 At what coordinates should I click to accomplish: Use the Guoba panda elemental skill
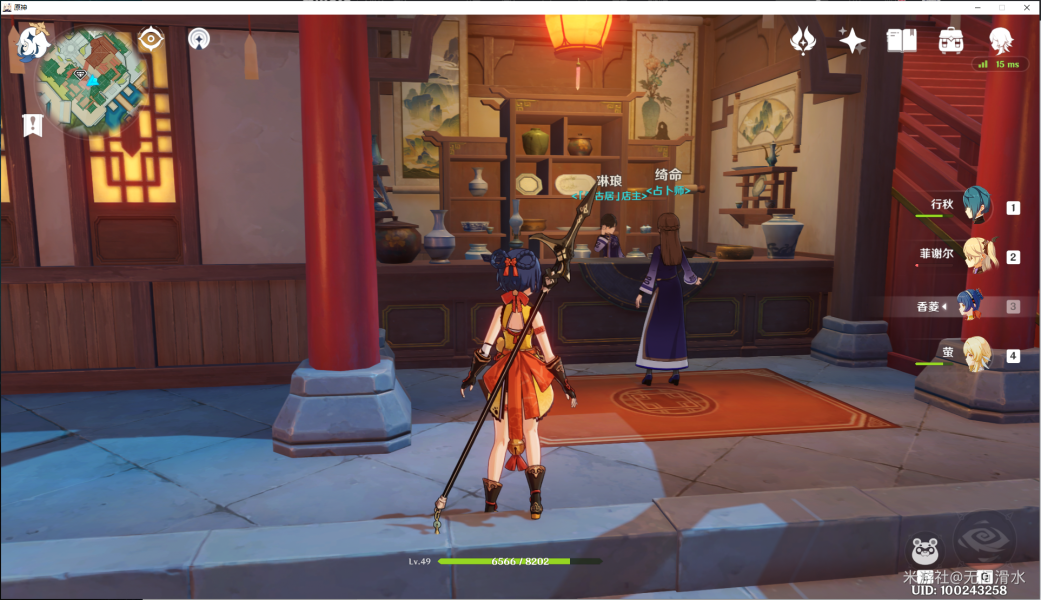924,551
